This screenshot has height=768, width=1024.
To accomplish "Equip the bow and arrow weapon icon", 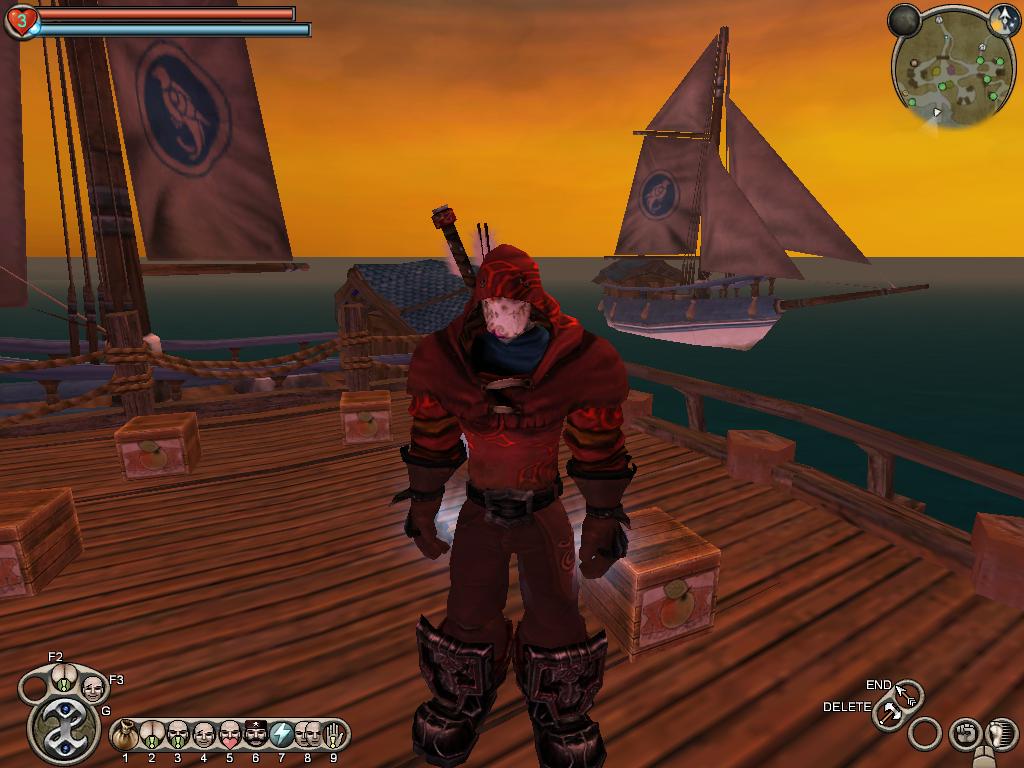I will 909,694.
